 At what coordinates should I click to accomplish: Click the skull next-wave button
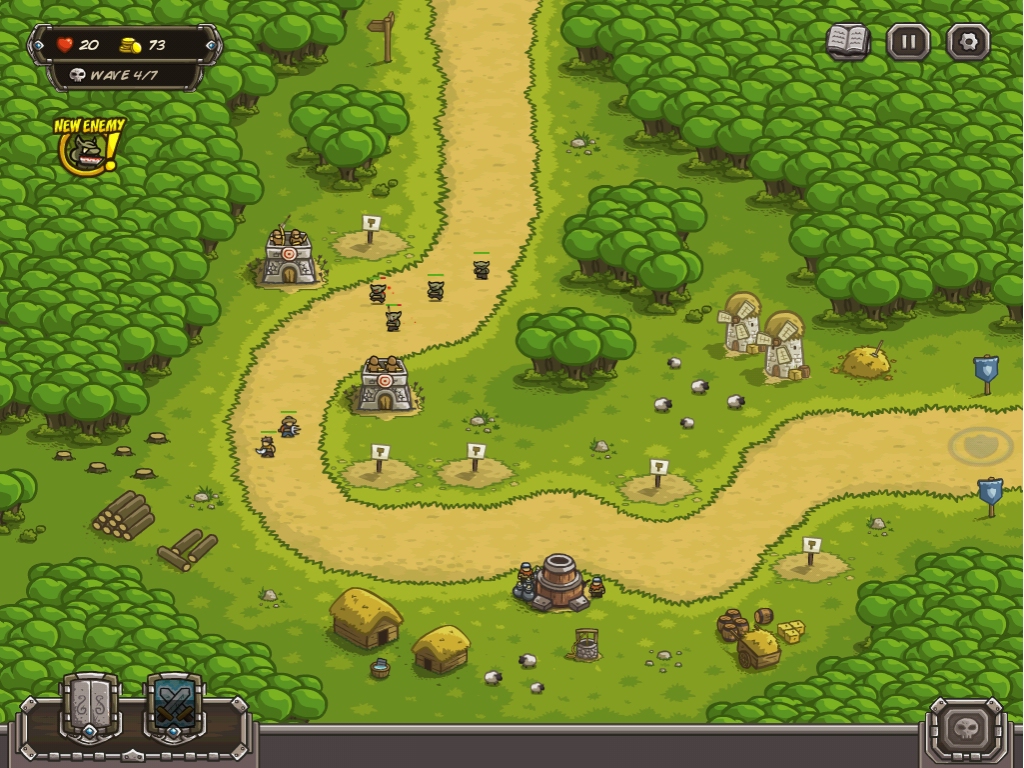coord(966,728)
